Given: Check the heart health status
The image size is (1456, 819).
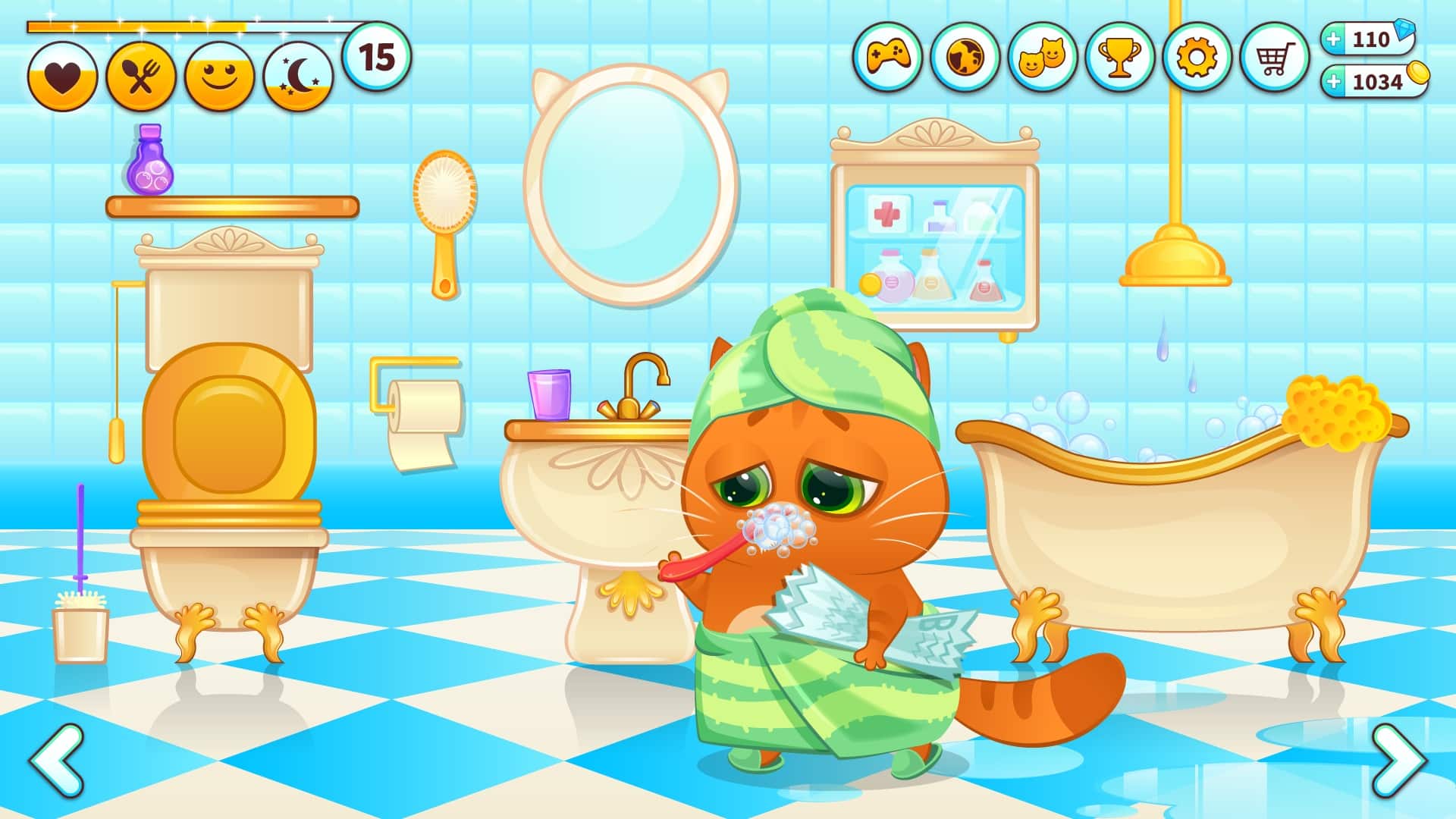Looking at the screenshot, I should (63, 77).
